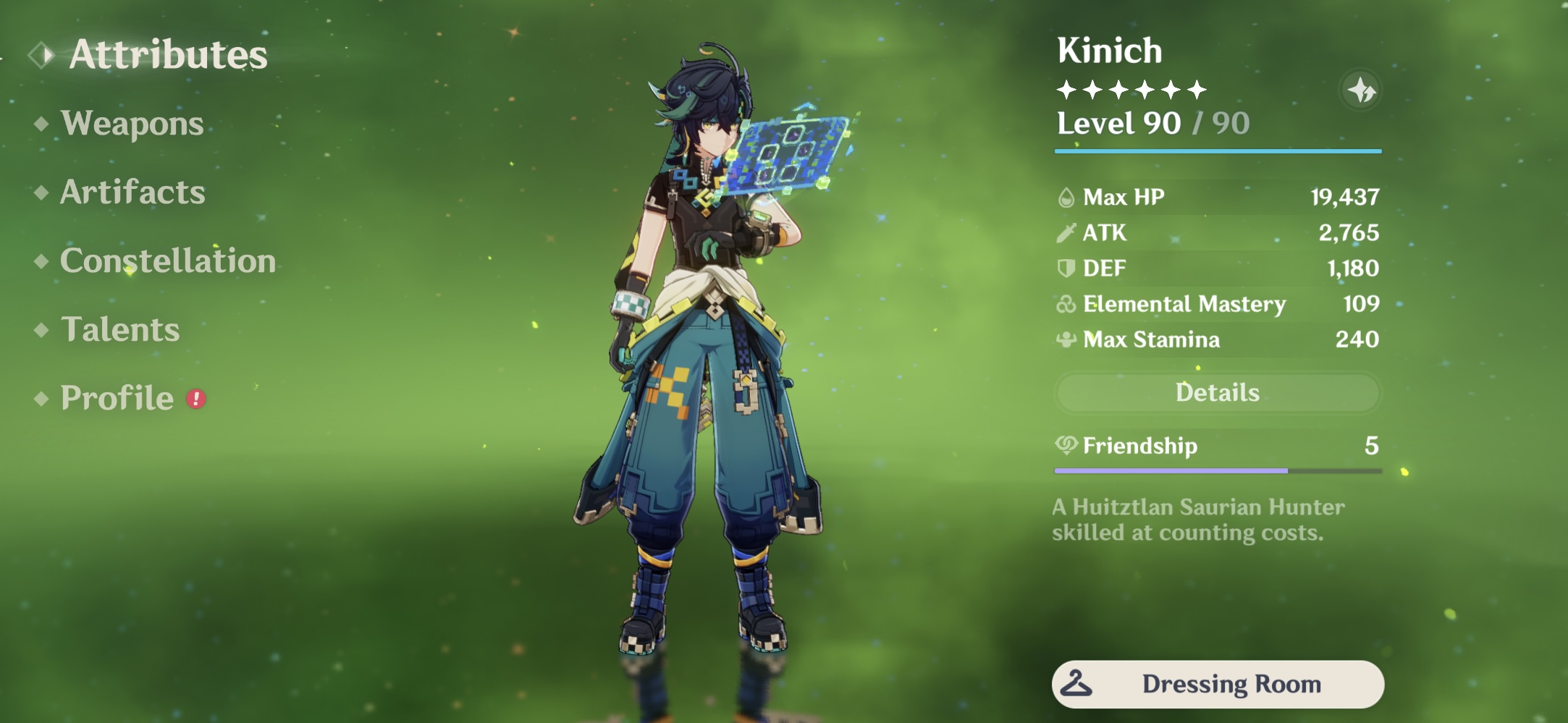
Task: Open the Constellation section
Action: coord(168,261)
